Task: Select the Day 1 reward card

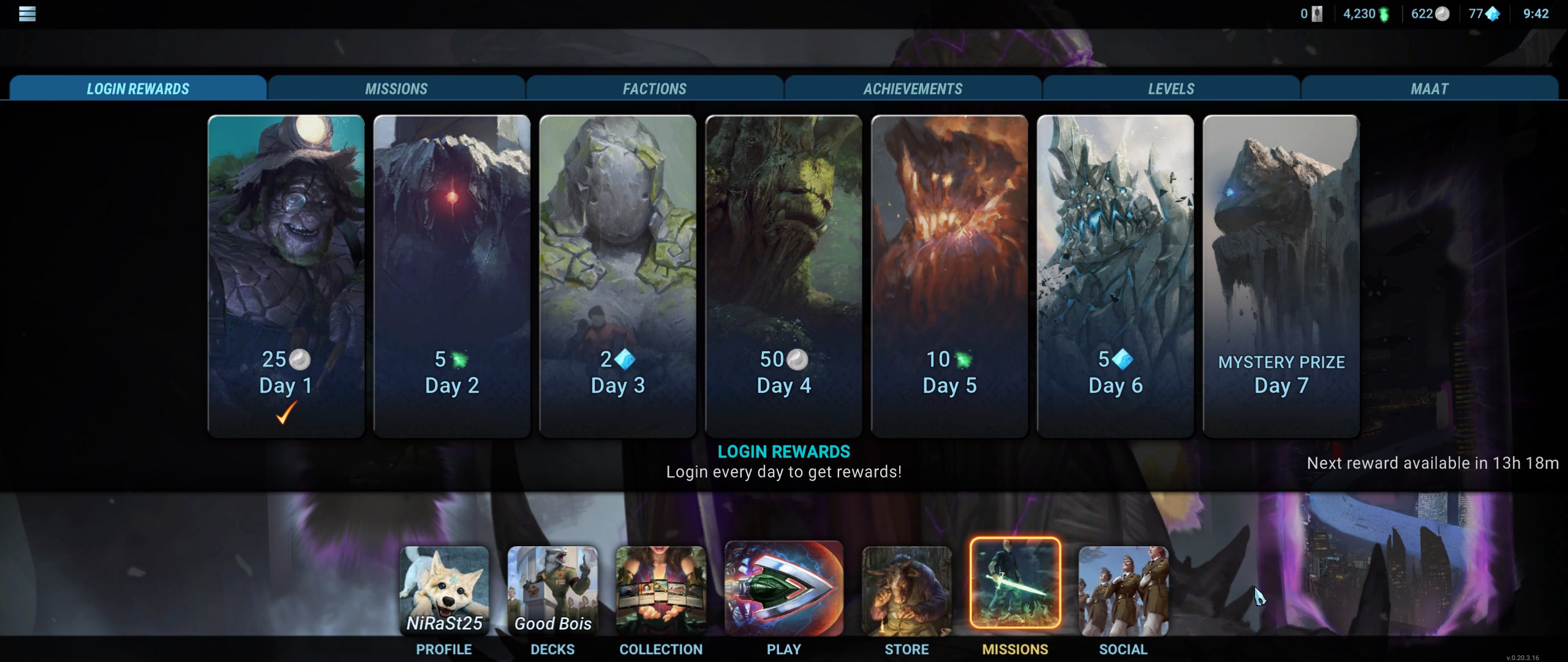Action: click(x=286, y=276)
